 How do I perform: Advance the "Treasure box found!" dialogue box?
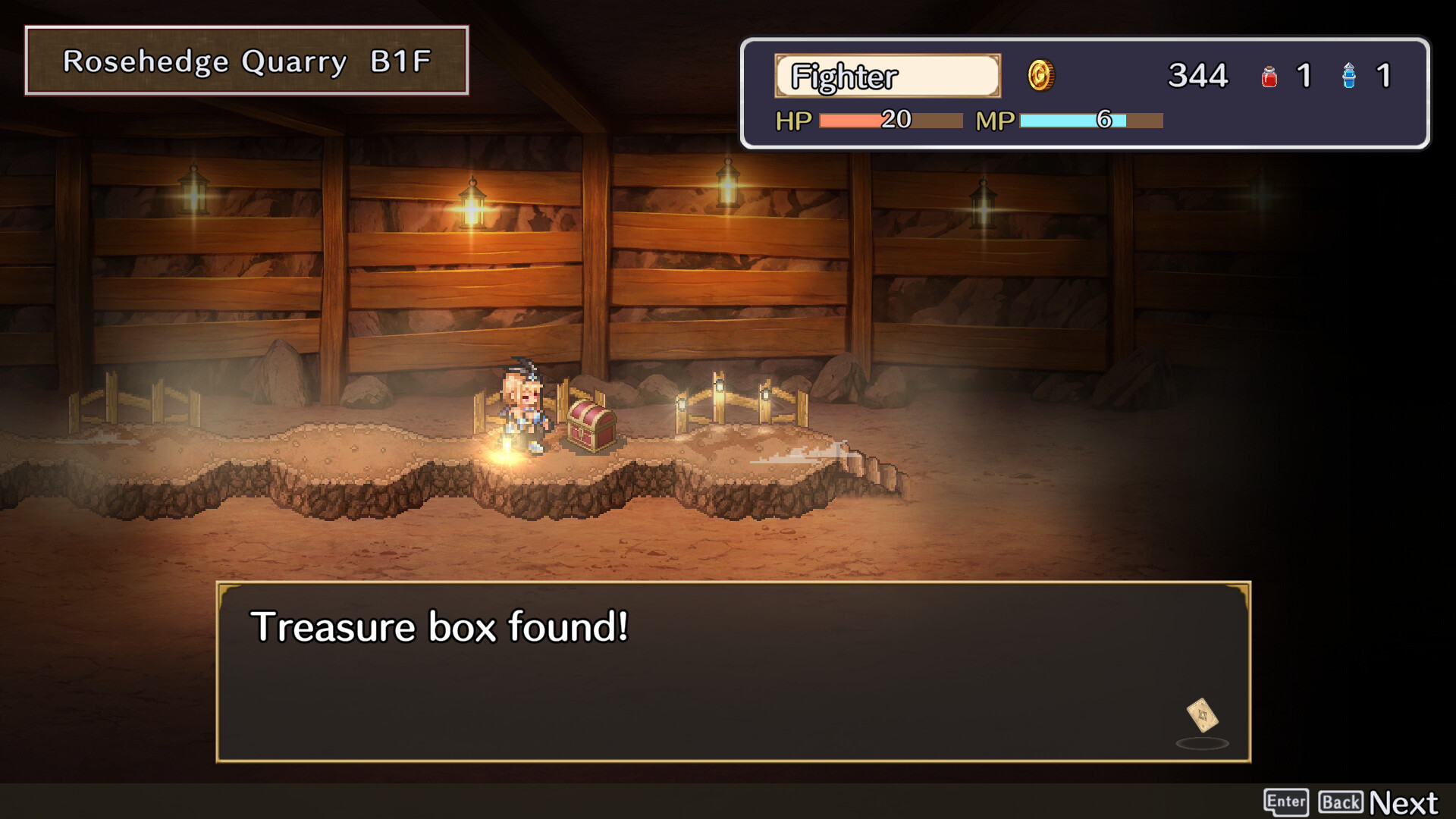point(733,671)
